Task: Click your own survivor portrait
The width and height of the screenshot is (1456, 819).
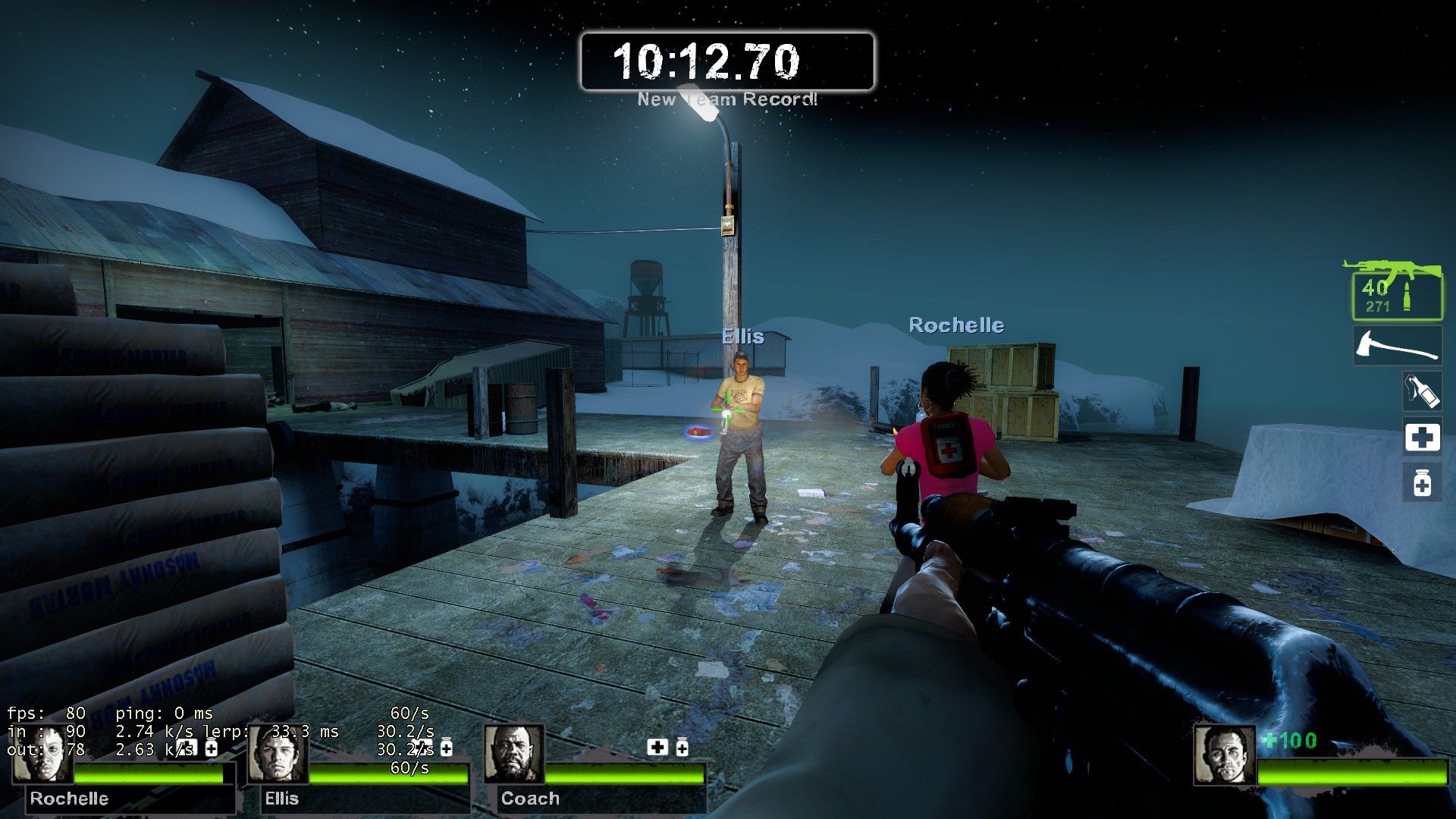Action: [x=1224, y=755]
